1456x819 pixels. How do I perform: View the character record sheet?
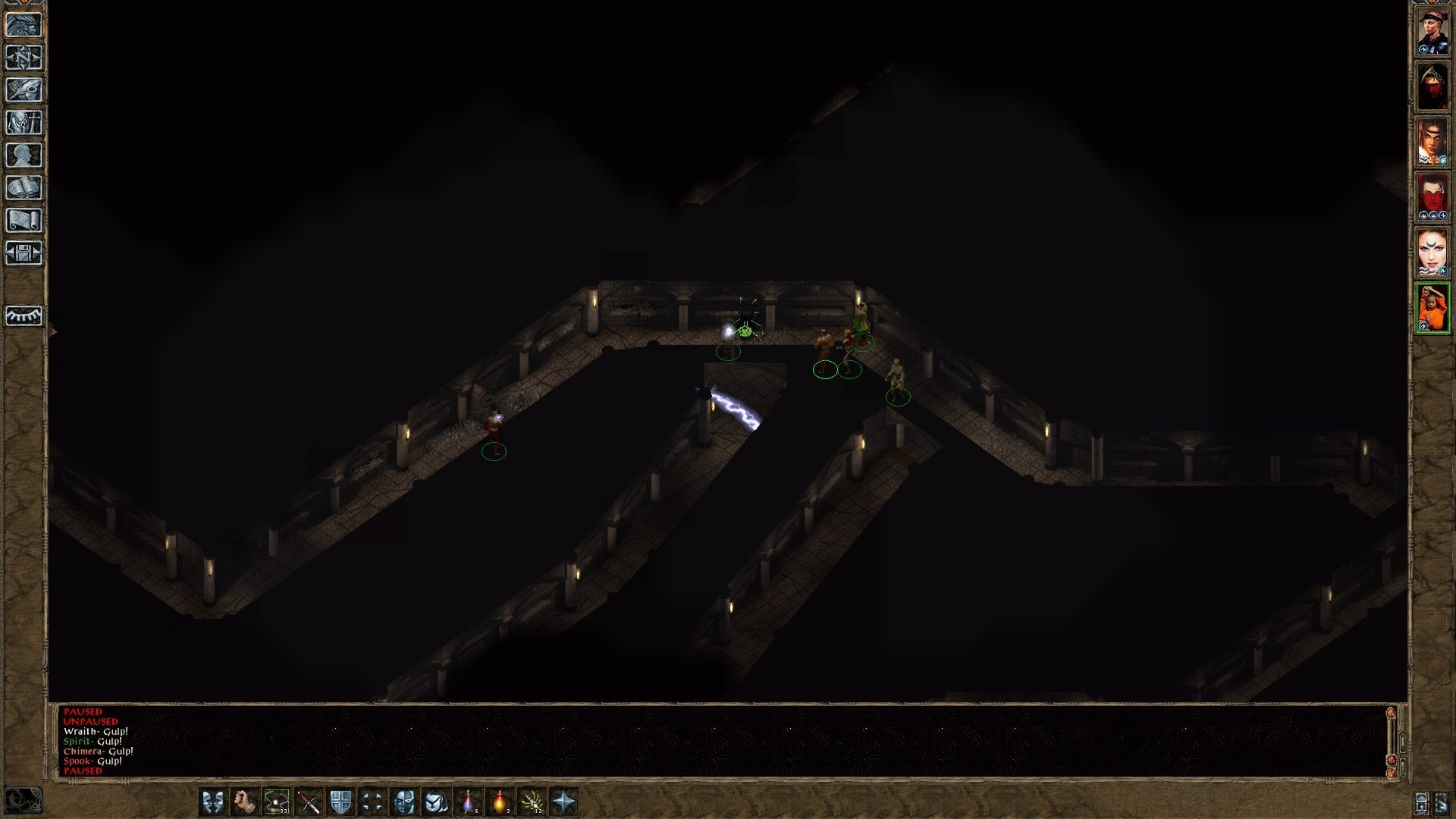[23, 154]
